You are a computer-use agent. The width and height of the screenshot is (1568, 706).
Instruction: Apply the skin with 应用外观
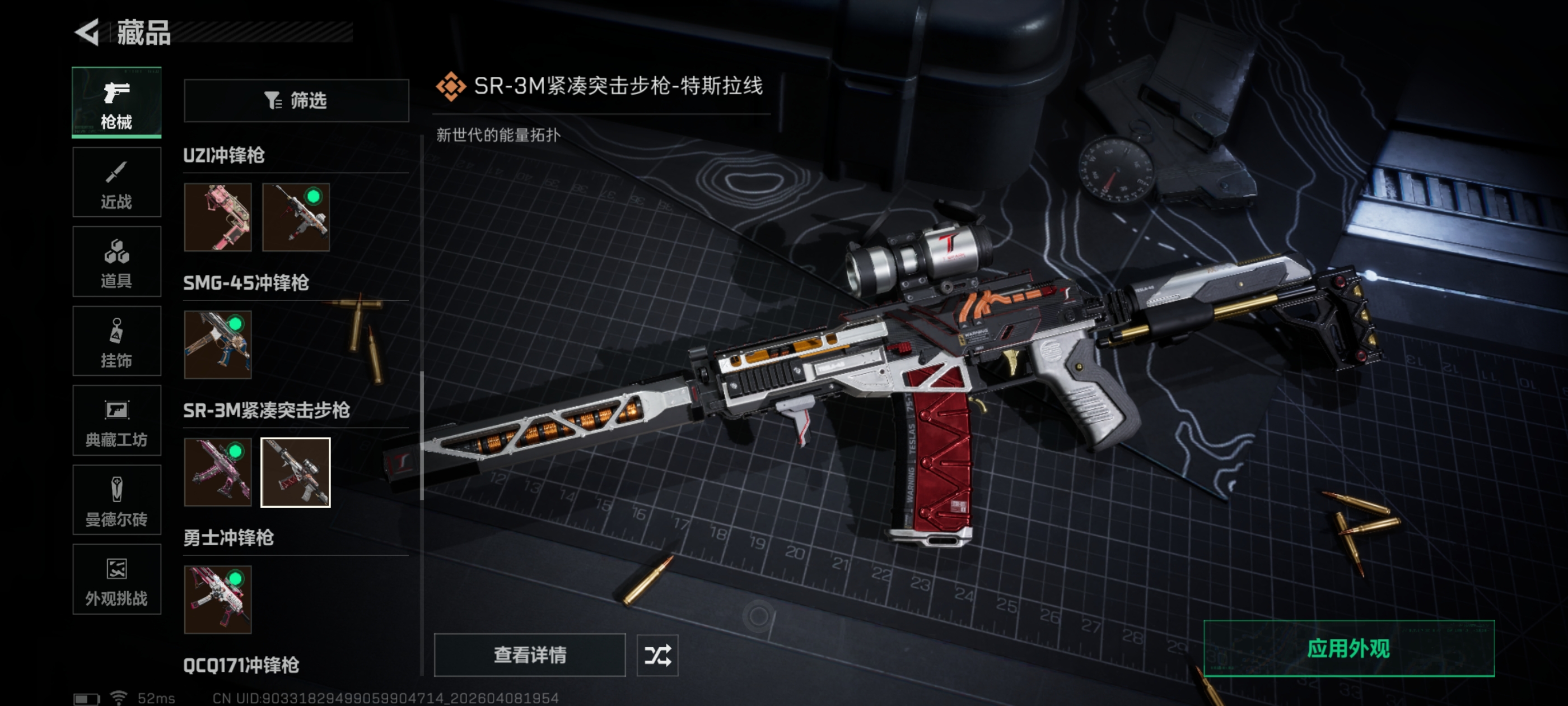click(x=1348, y=649)
